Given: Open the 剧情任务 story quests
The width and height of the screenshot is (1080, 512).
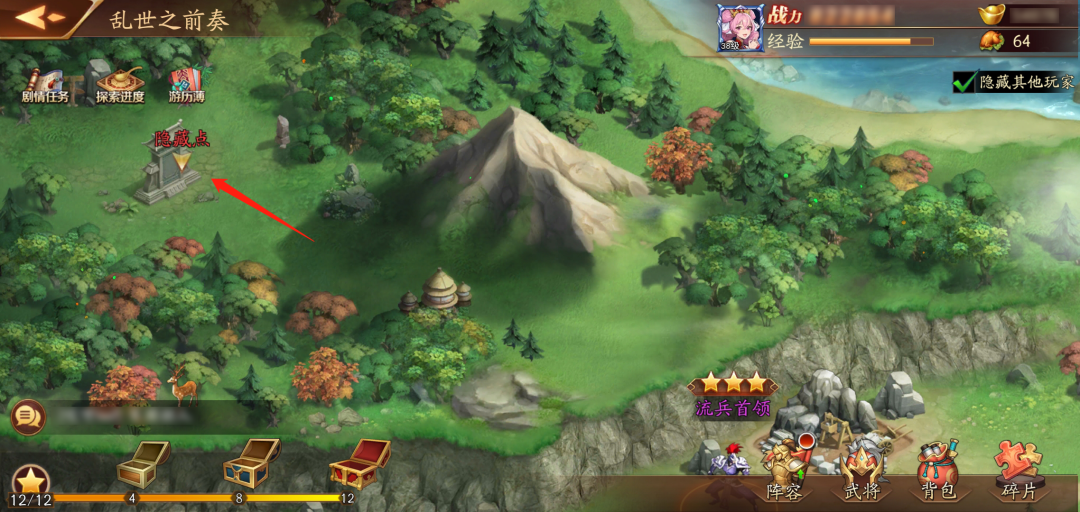Looking at the screenshot, I should point(46,84).
